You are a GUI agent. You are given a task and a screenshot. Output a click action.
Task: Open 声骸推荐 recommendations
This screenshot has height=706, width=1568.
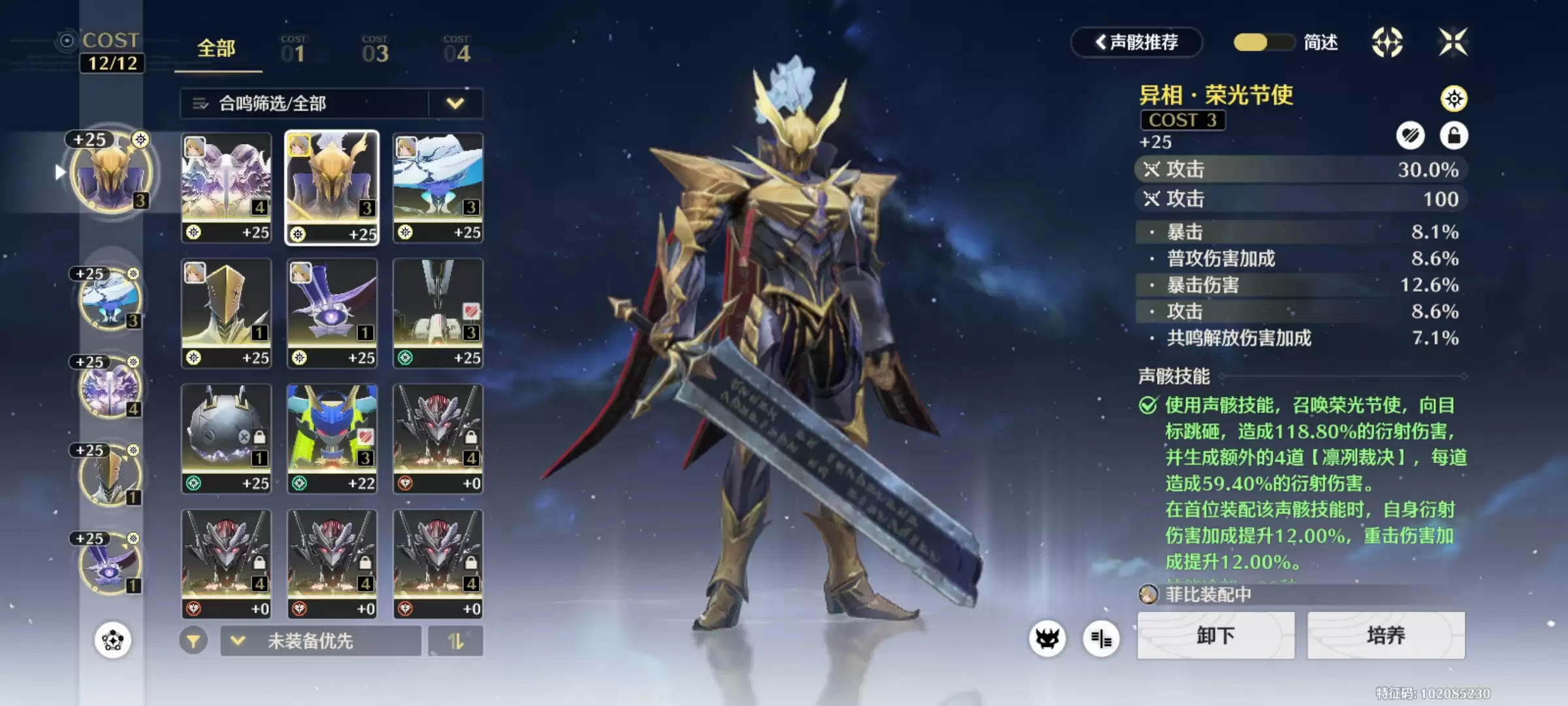click(x=1137, y=42)
